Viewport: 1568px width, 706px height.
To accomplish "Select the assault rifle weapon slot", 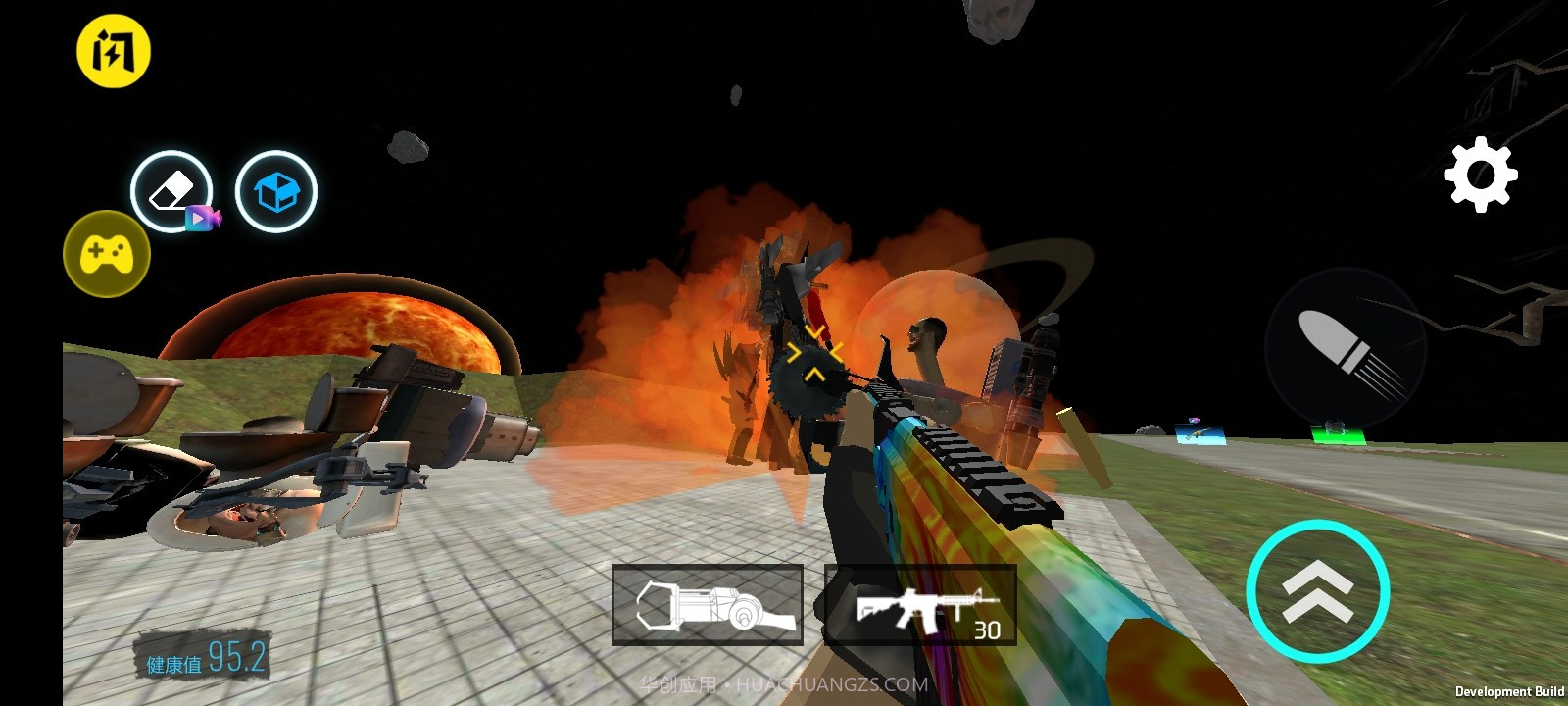I will (920, 605).
